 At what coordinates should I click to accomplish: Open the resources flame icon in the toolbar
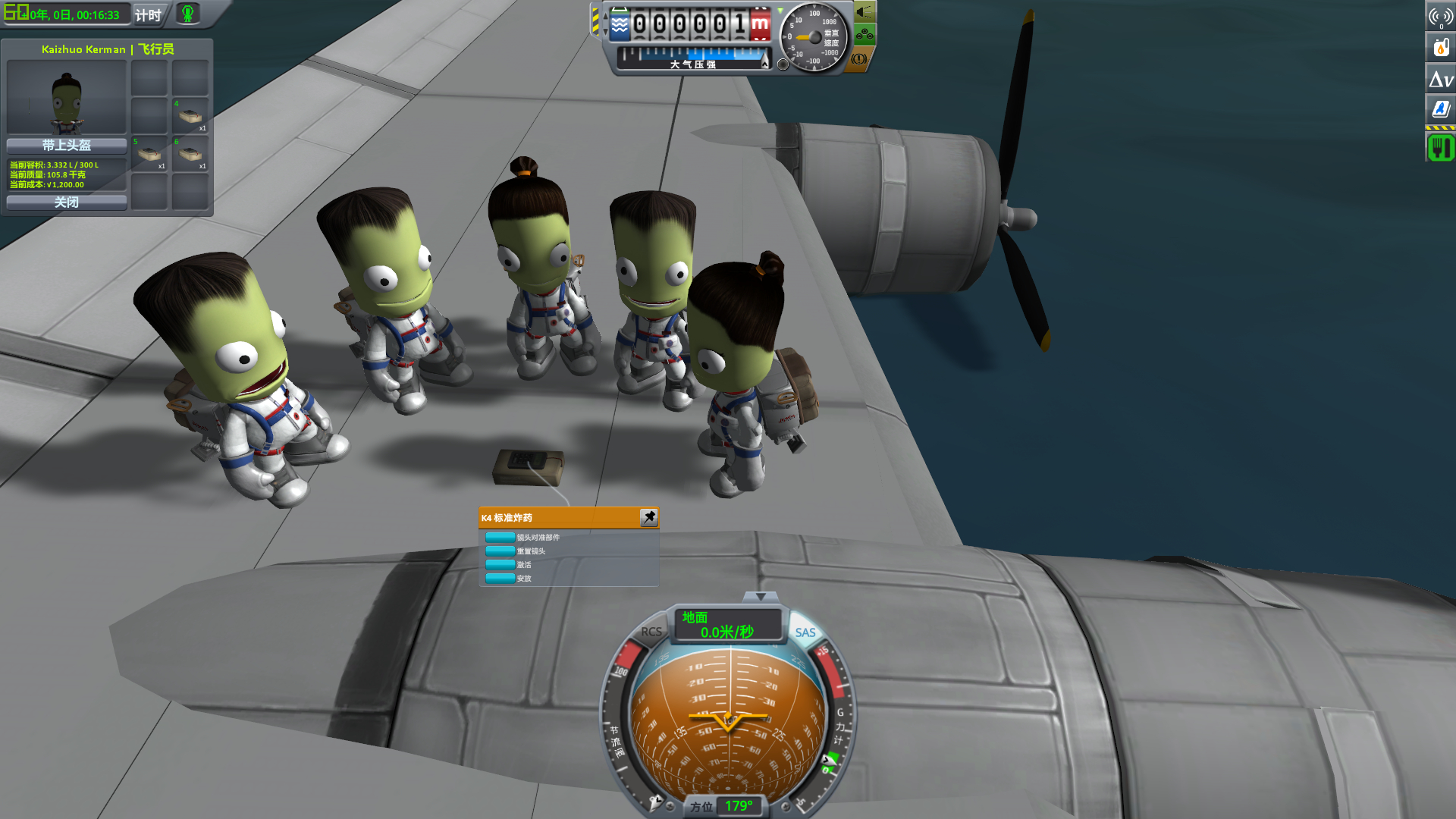coord(1441,47)
